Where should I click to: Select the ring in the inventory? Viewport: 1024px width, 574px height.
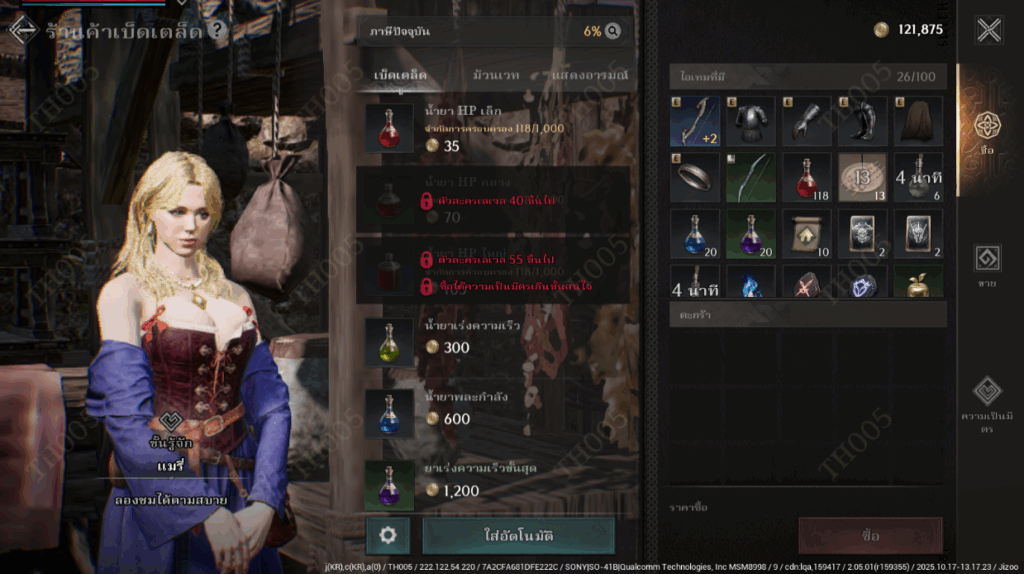[x=695, y=178]
